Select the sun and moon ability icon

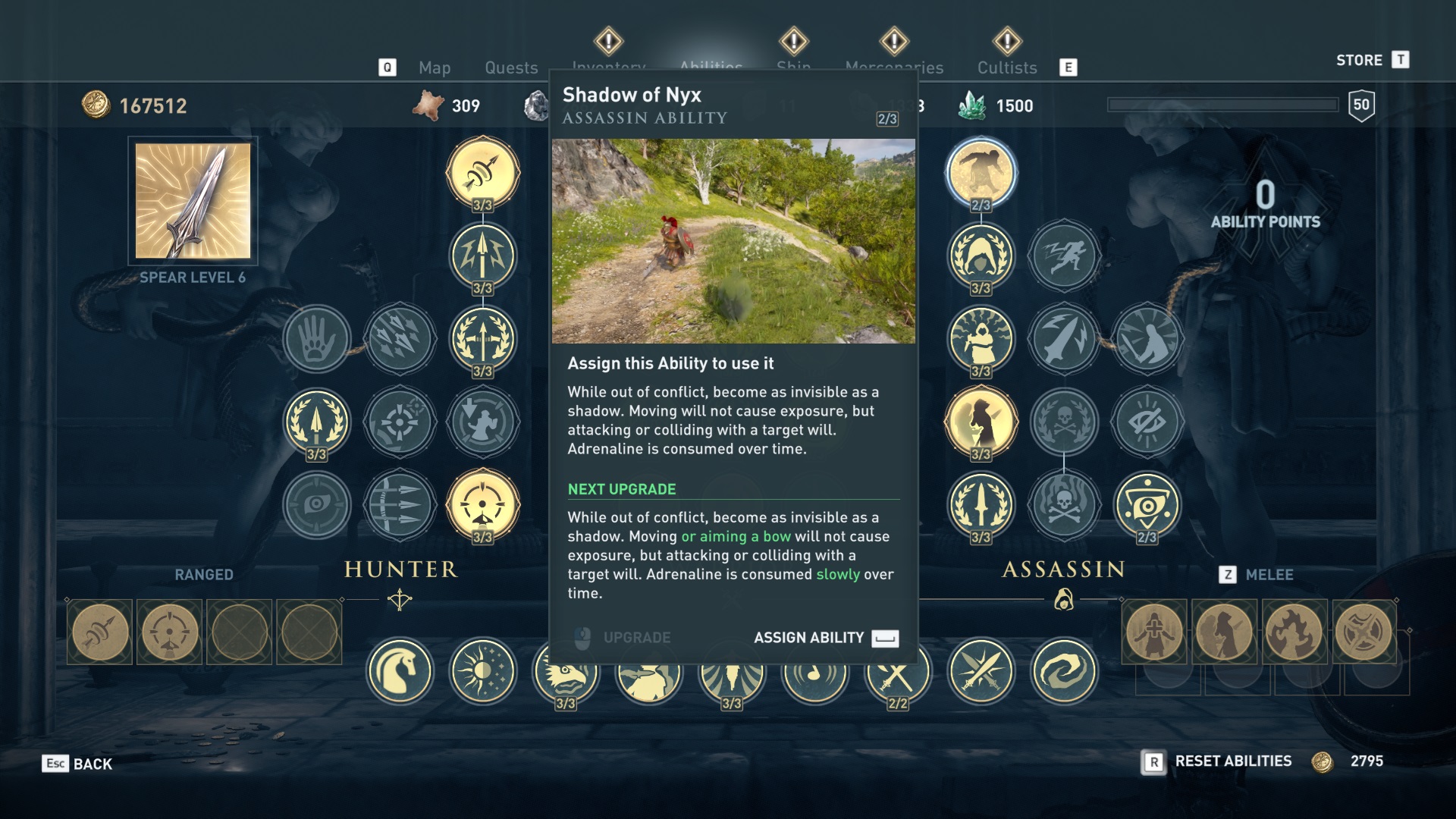click(483, 672)
